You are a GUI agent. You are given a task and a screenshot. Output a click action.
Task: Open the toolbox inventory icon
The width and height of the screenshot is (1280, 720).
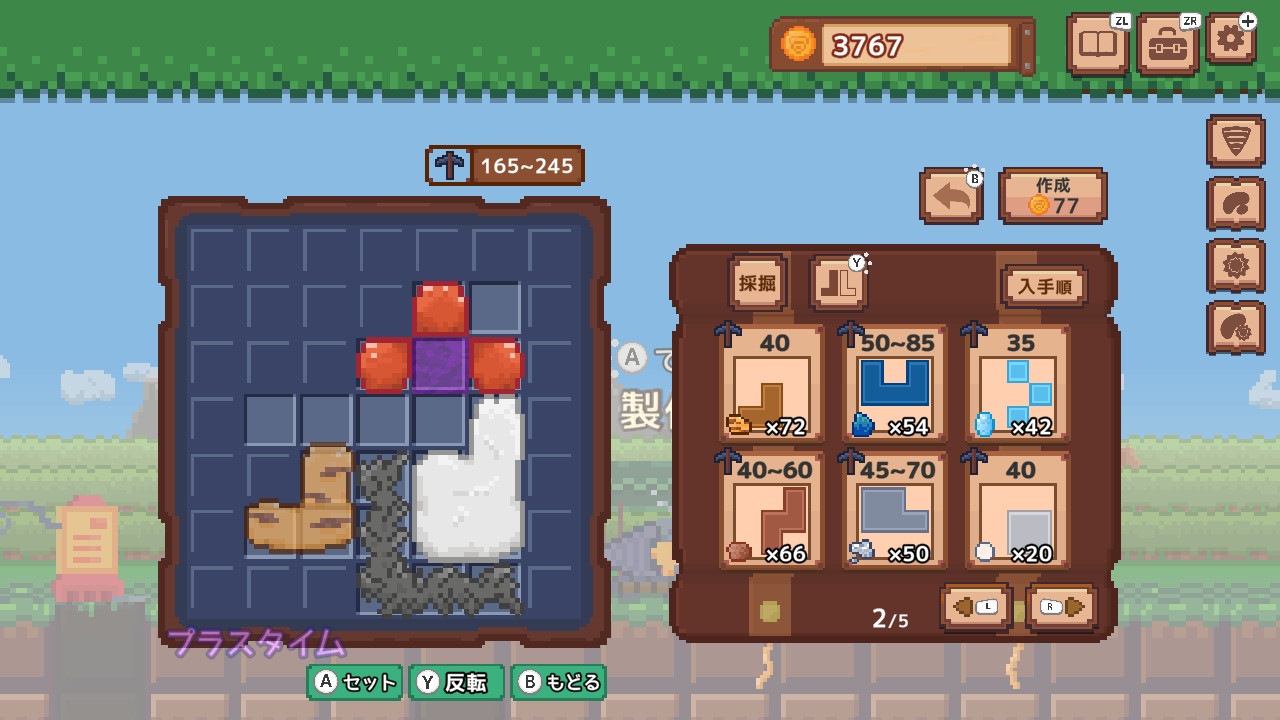click(x=1168, y=44)
